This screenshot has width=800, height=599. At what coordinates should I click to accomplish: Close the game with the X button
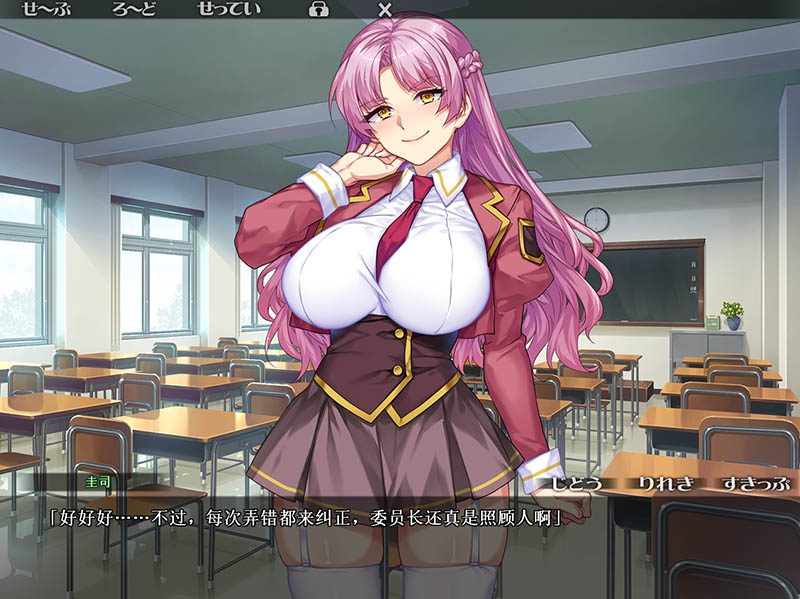tap(385, 11)
